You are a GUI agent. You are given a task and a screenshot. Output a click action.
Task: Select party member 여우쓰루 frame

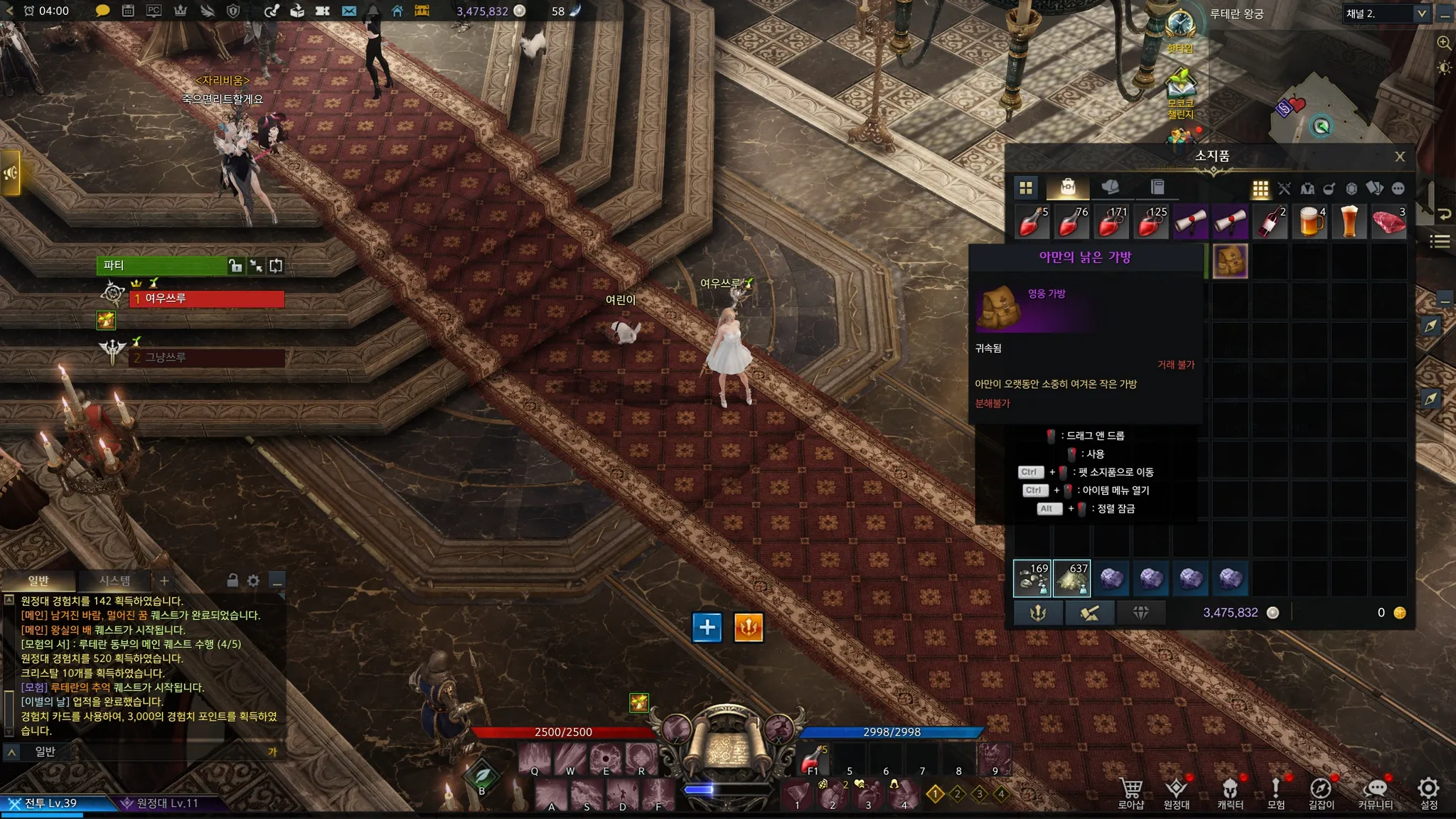(x=206, y=299)
